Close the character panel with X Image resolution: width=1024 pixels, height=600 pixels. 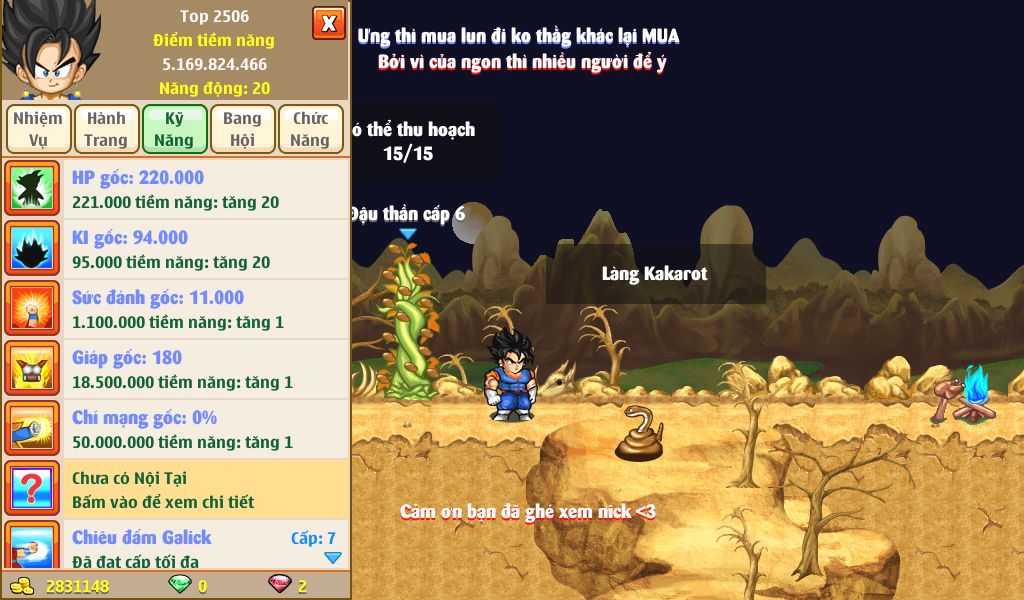328,22
